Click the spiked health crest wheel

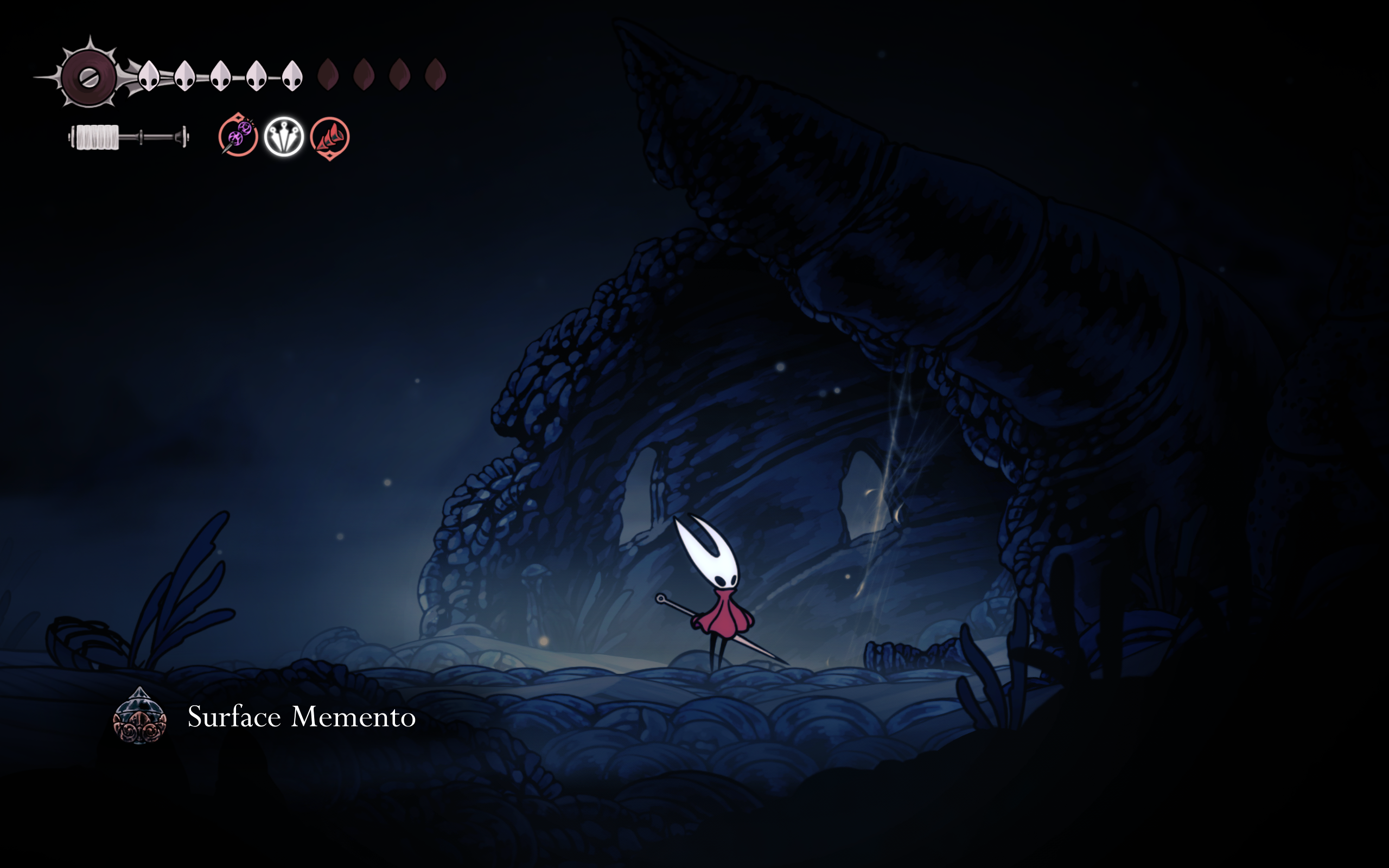[89, 76]
